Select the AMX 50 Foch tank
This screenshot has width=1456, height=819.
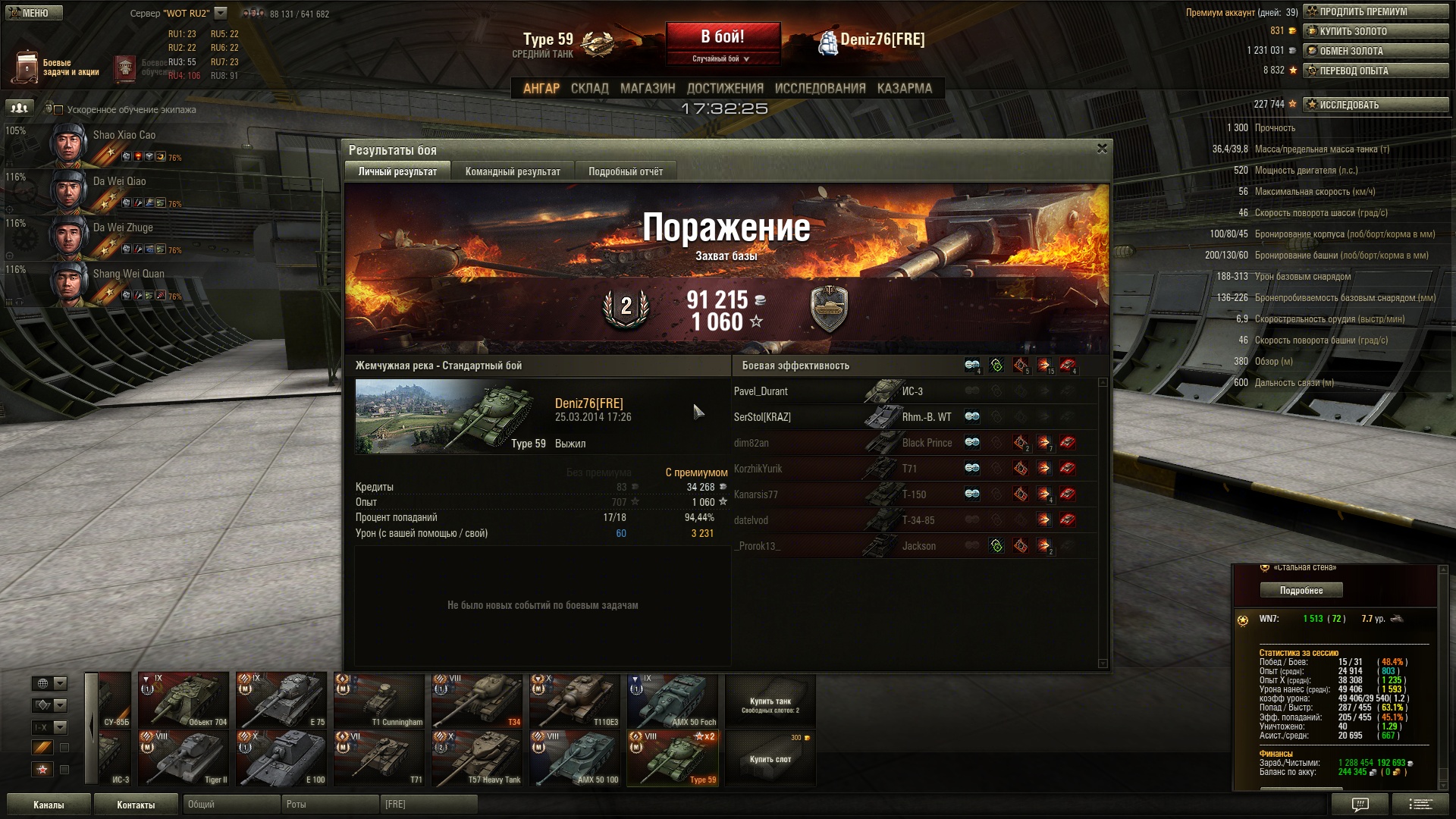(672, 700)
